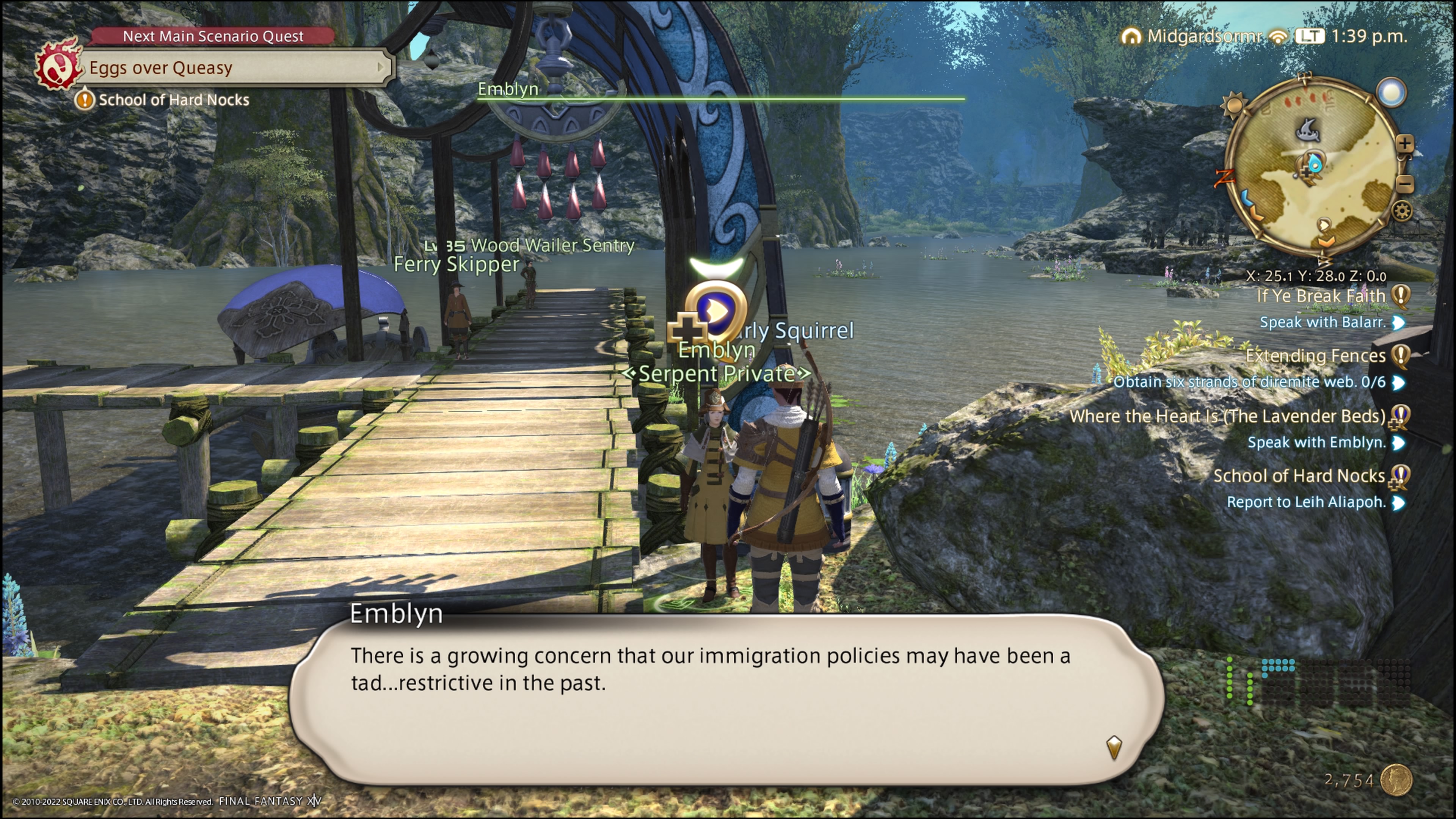Zoom out the minimap with minus button
This screenshot has width=1456, height=819.
pos(1405,184)
